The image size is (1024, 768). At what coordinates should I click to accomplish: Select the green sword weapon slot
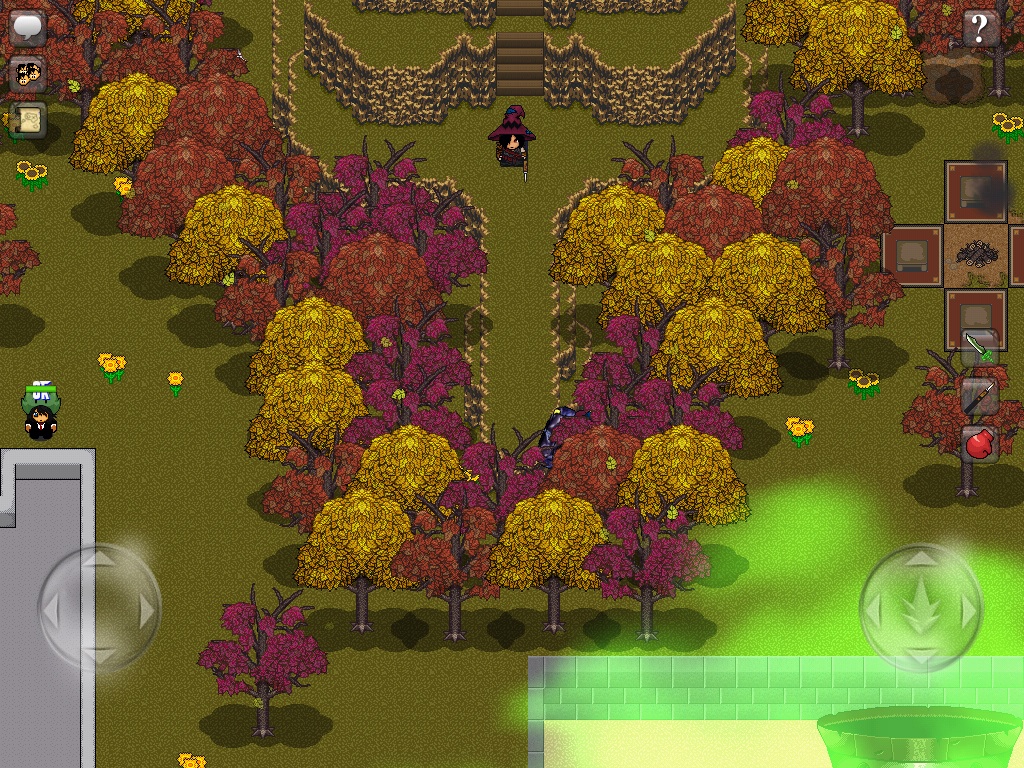point(980,348)
